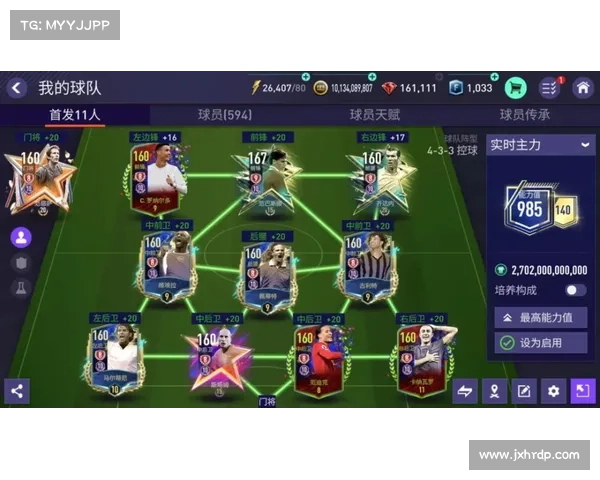Open the 球员传承 tab
This screenshot has height=480, width=600.
pyautogui.click(x=525, y=115)
